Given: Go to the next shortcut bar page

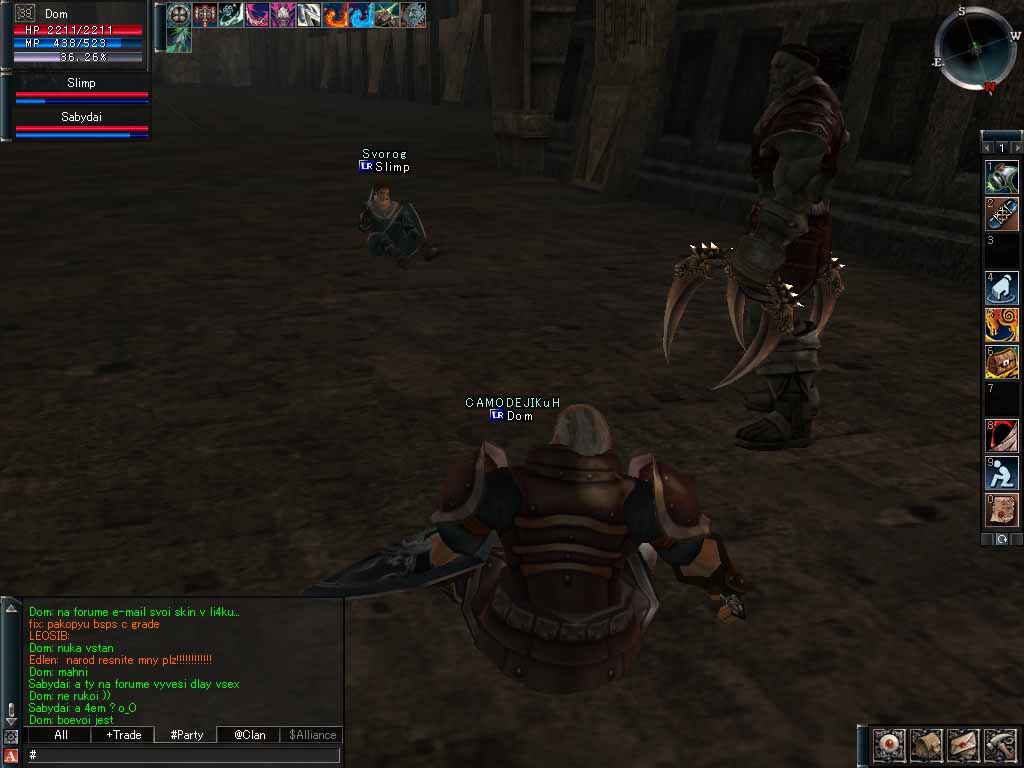Looking at the screenshot, I should [x=1017, y=147].
